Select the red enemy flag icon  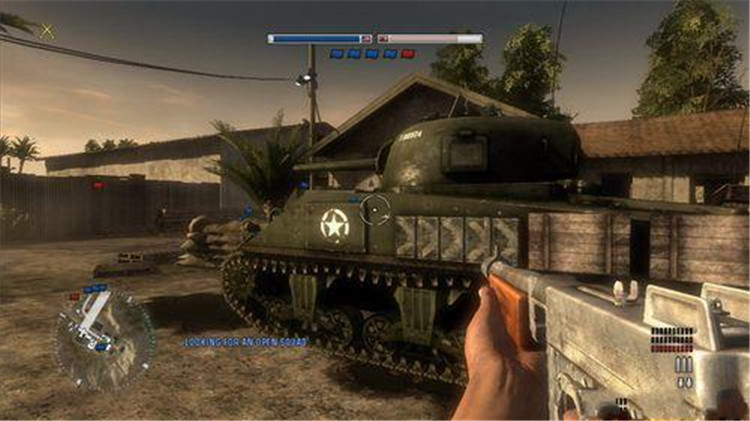pyautogui.click(x=407, y=54)
